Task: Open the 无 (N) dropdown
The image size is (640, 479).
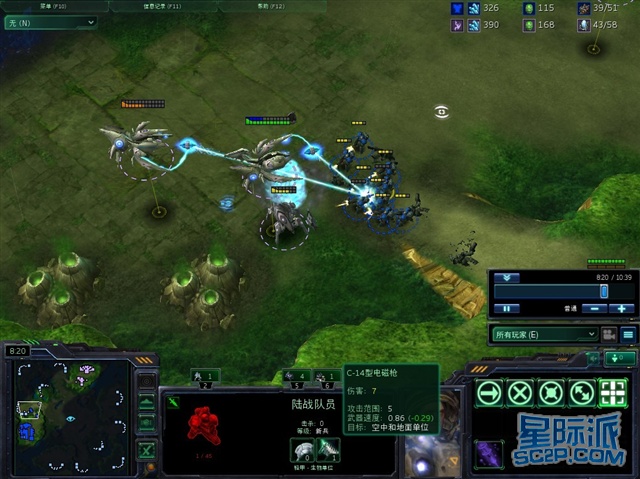Action: [x=51, y=21]
